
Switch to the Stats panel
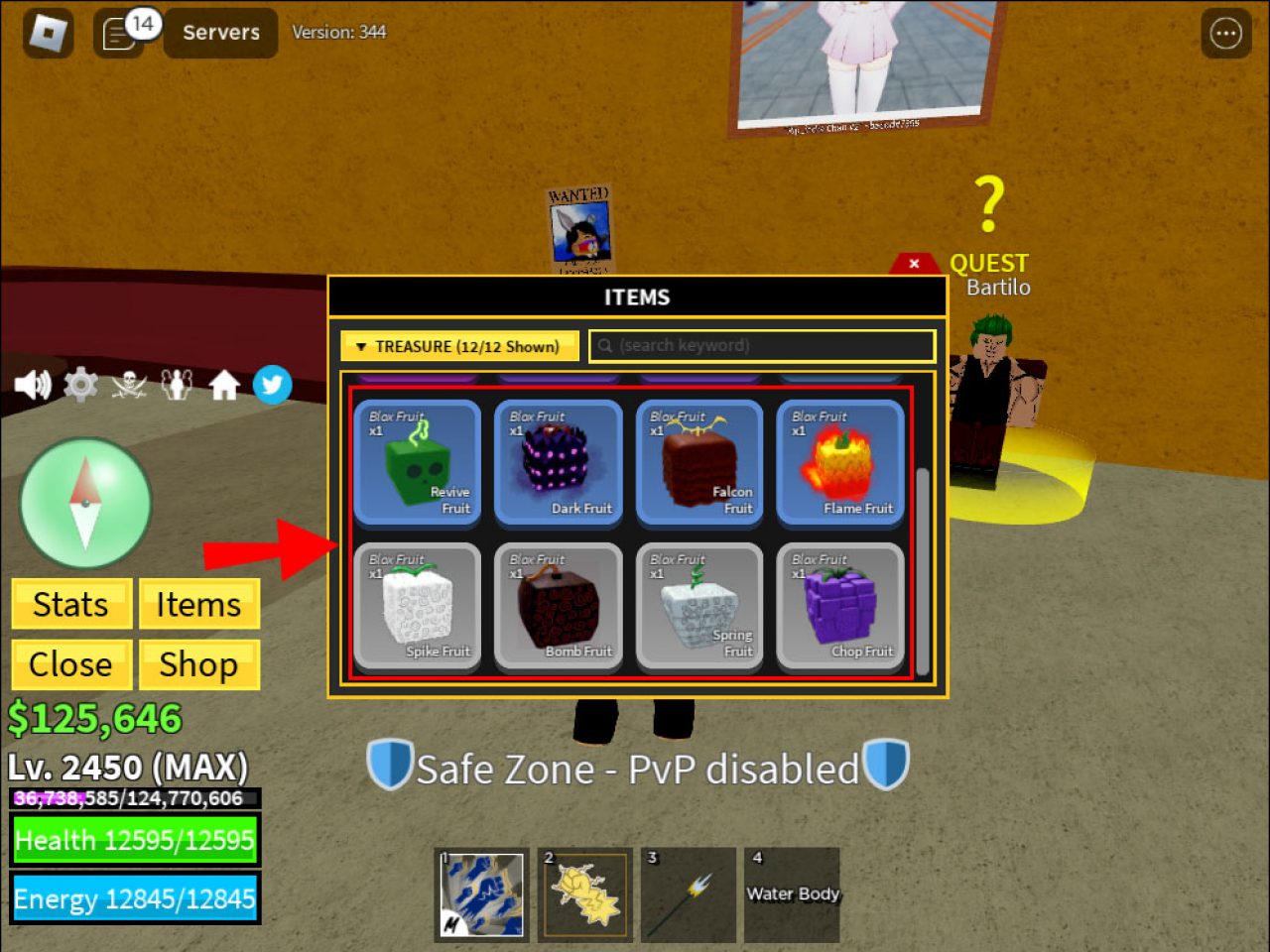pyautogui.click(x=70, y=604)
